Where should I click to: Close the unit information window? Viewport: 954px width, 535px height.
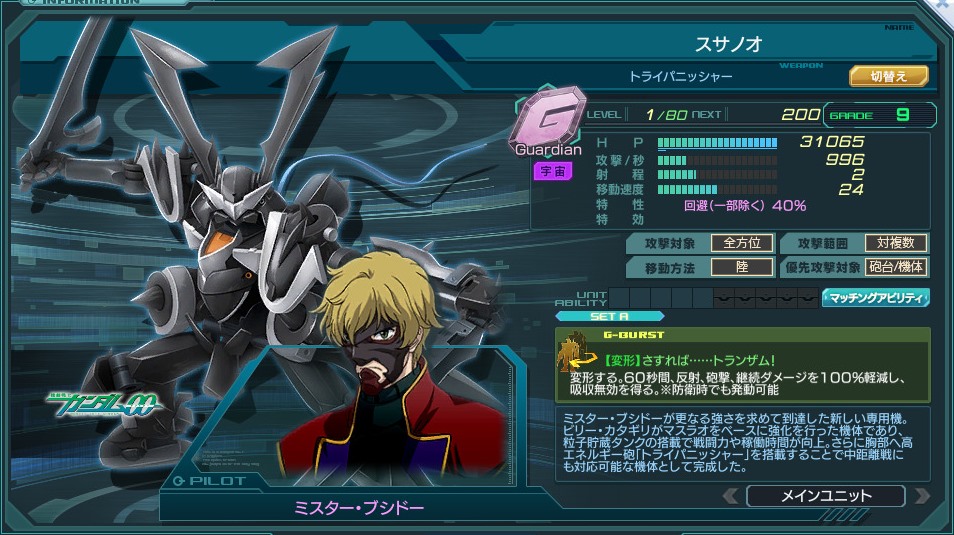942,5
